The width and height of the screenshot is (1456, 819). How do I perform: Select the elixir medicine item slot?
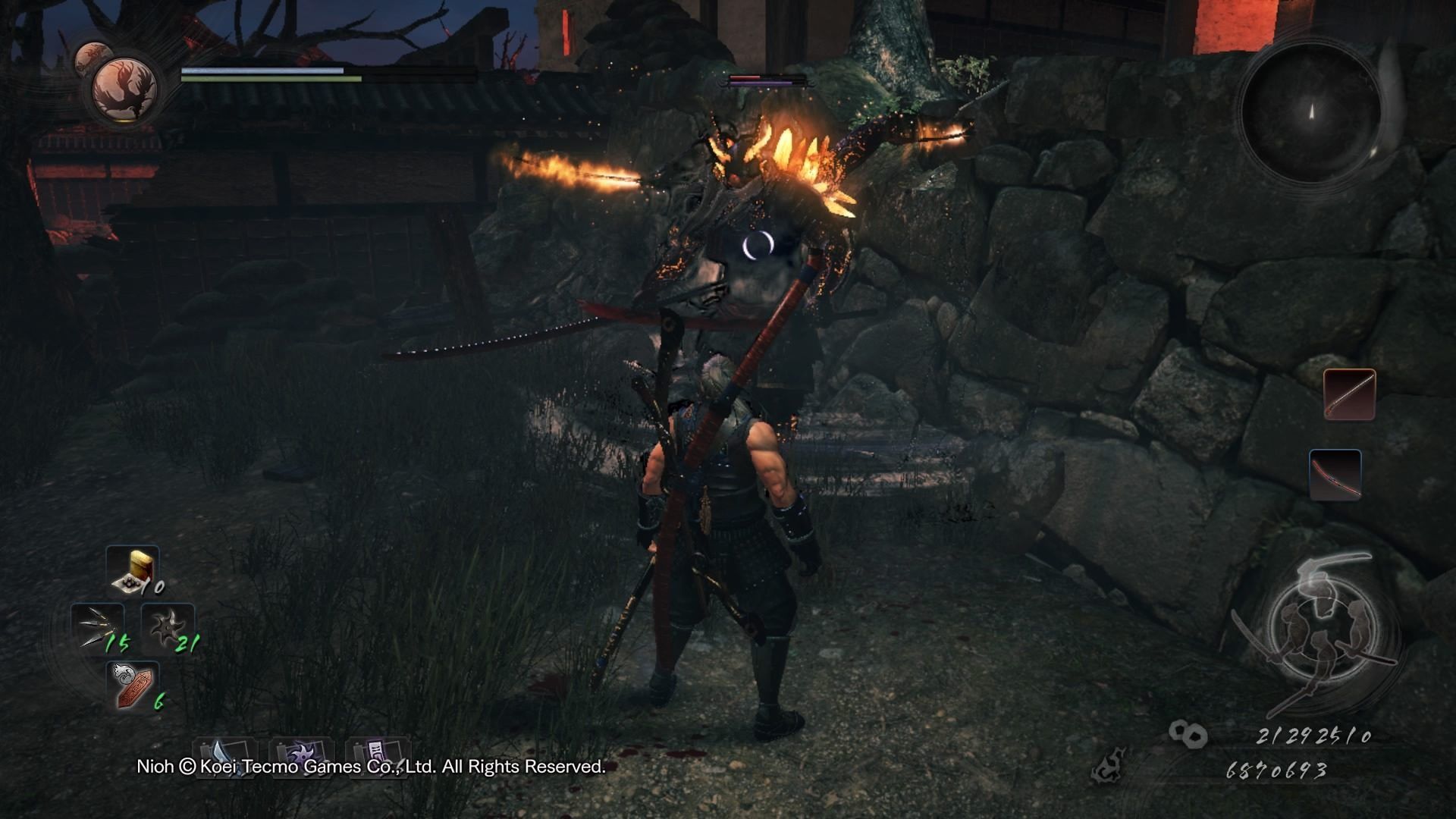click(x=133, y=569)
